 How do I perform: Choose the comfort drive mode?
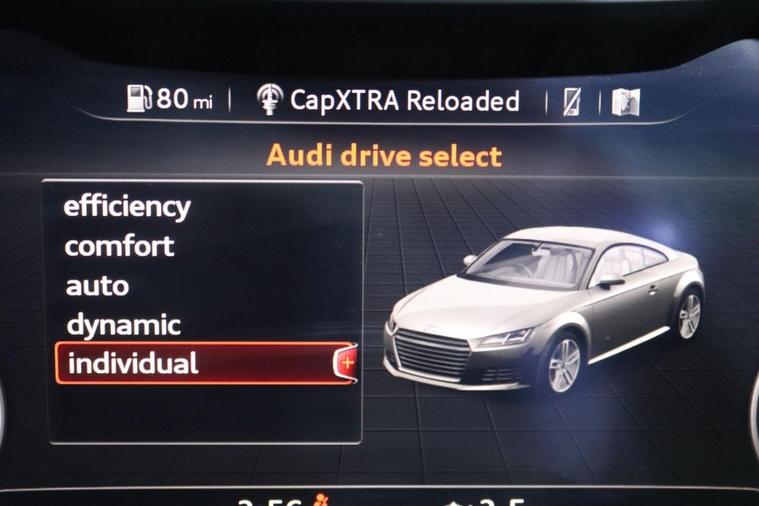(119, 246)
